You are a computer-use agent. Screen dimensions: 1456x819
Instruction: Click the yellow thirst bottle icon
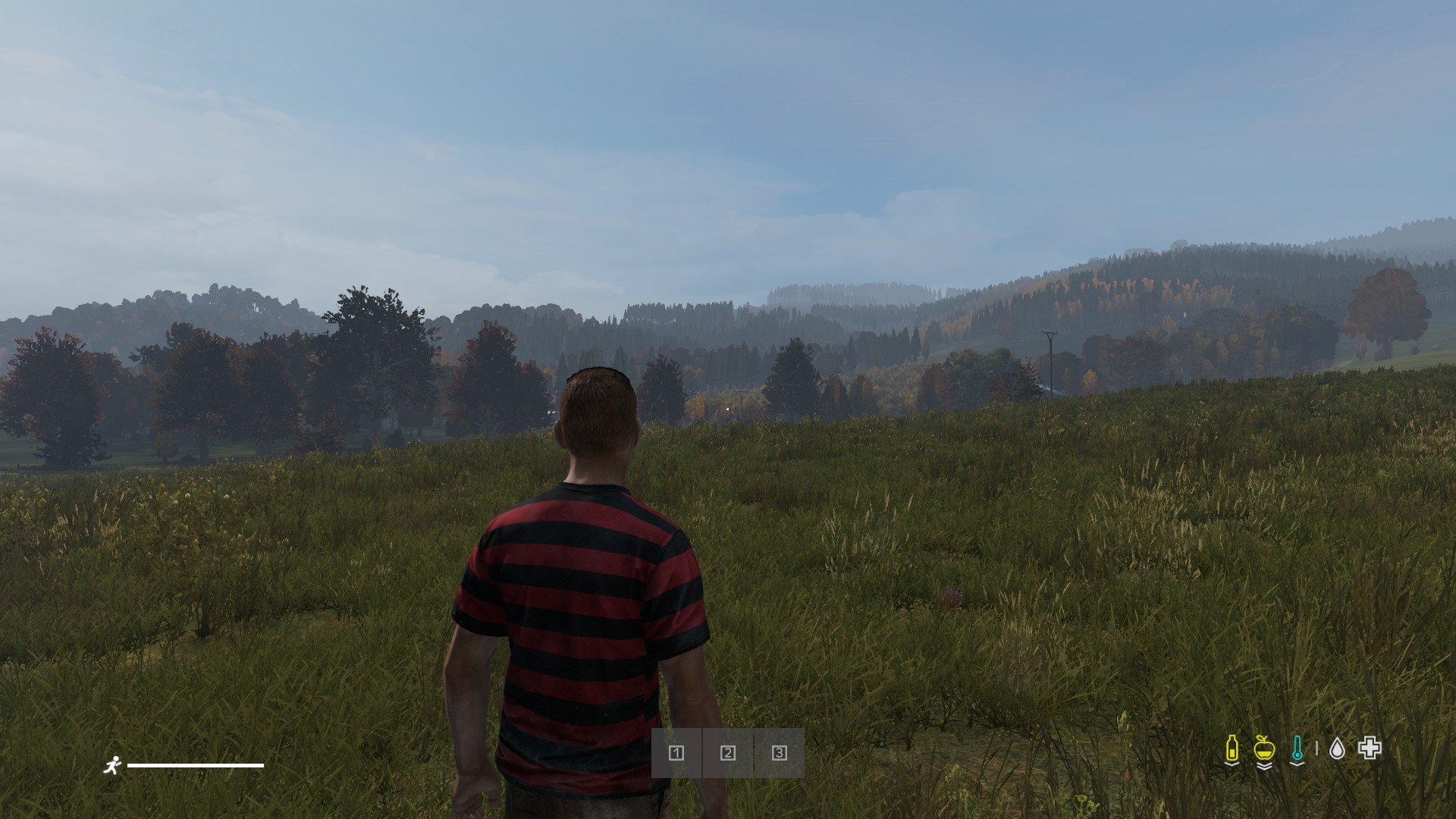click(1232, 748)
